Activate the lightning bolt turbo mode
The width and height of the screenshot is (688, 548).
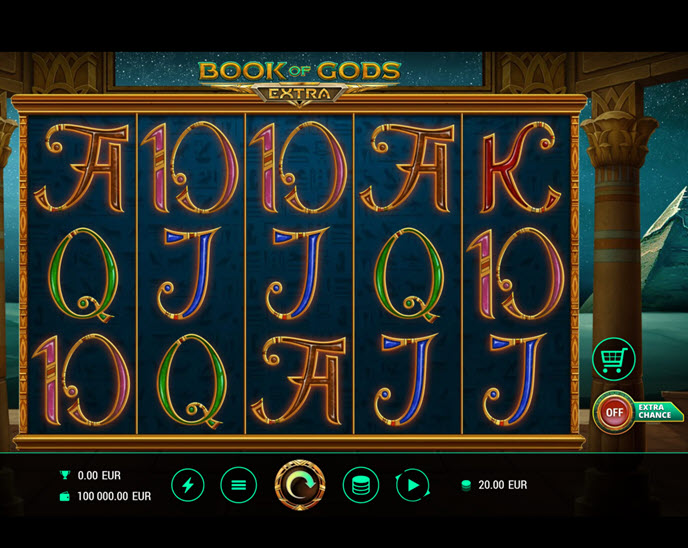click(188, 485)
